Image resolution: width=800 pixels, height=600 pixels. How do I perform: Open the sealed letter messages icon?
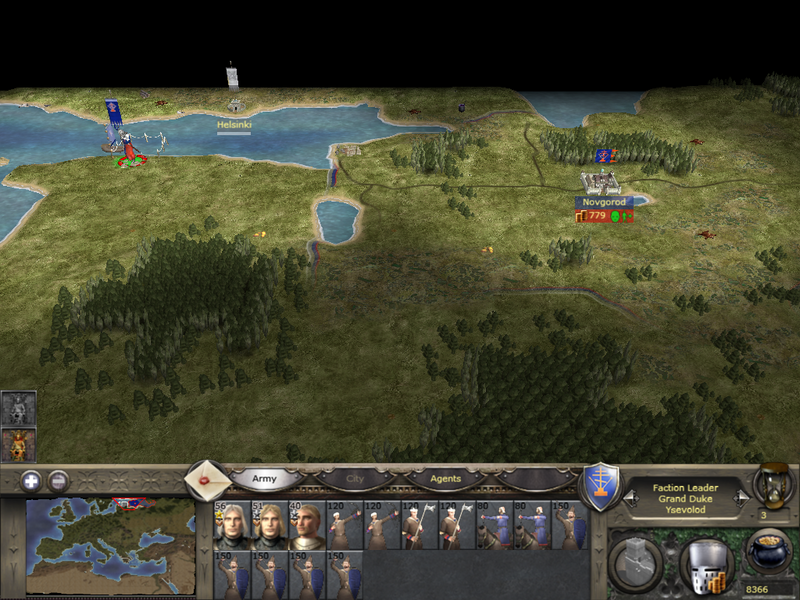click(x=207, y=480)
